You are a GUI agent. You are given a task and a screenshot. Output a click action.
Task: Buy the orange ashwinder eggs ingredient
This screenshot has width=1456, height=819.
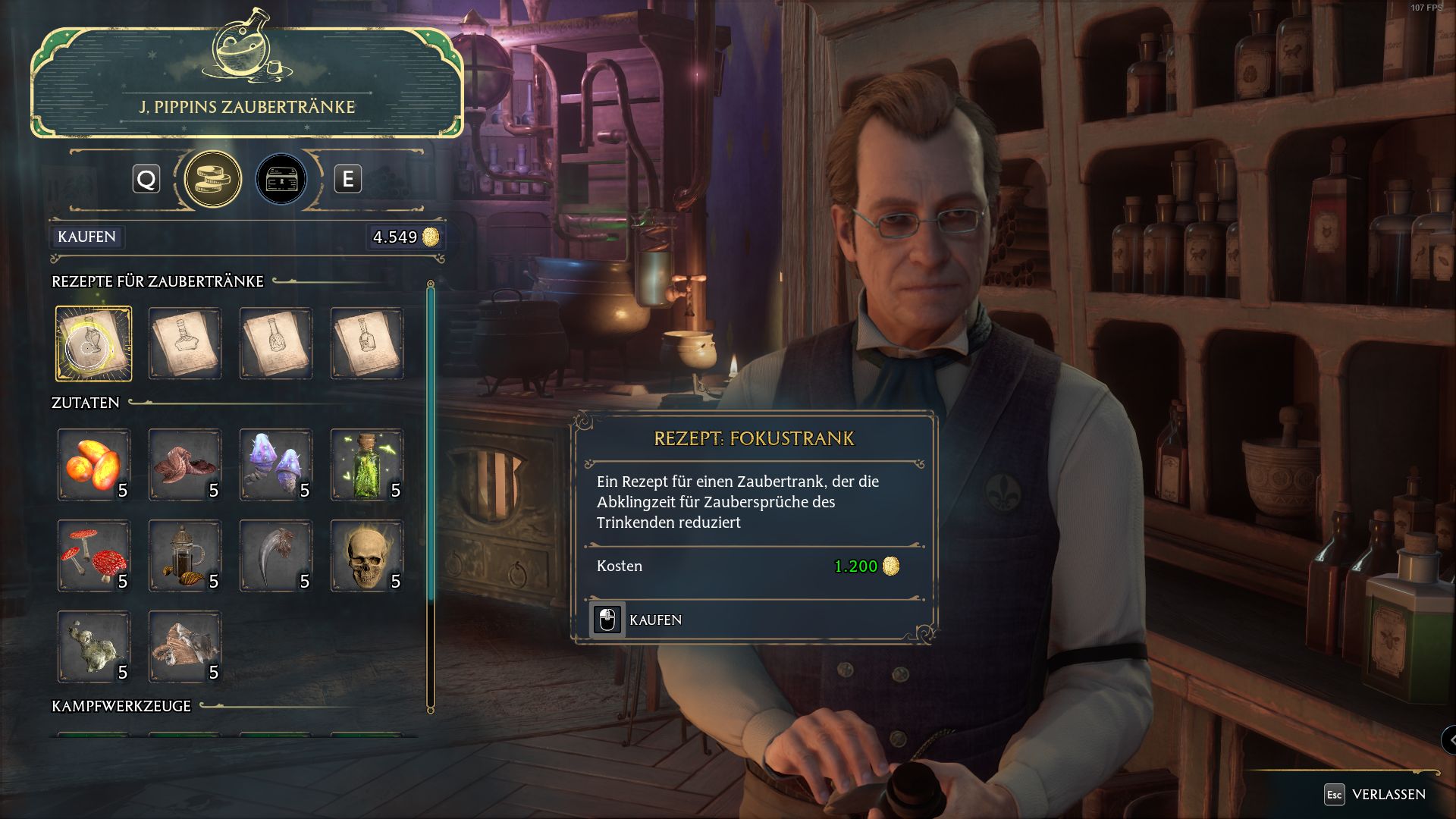[x=93, y=465]
